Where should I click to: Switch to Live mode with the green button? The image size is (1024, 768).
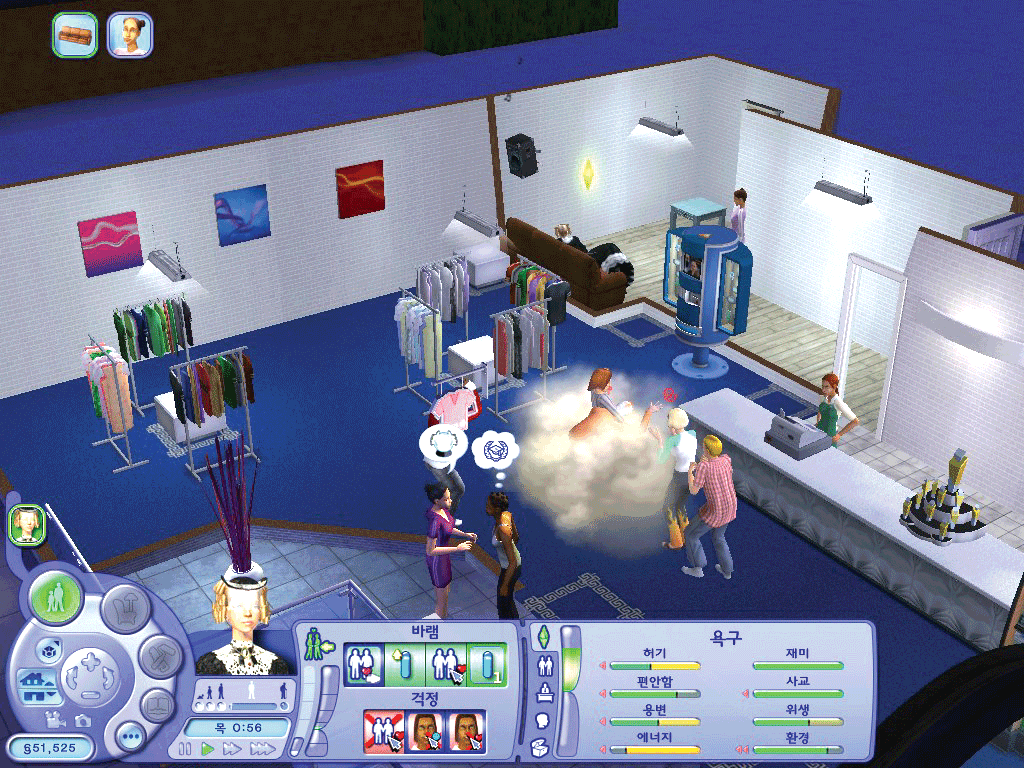pyautogui.click(x=56, y=599)
